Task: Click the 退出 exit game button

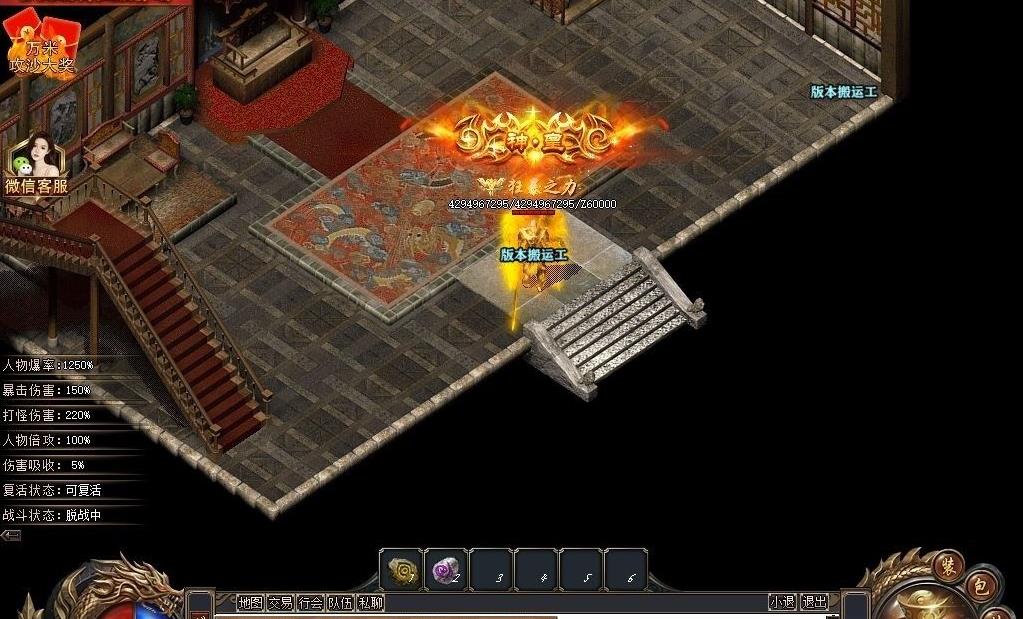Action: (814, 602)
